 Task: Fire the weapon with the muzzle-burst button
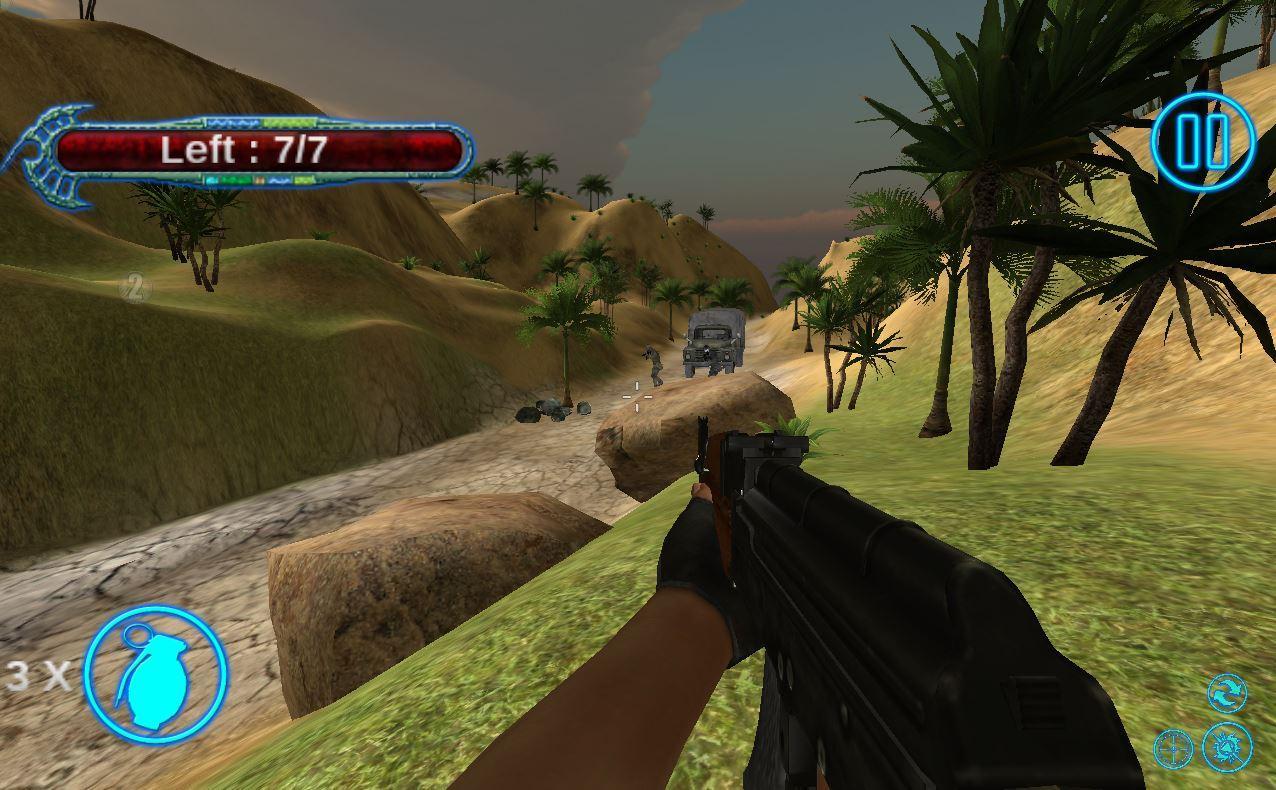tap(1227, 747)
